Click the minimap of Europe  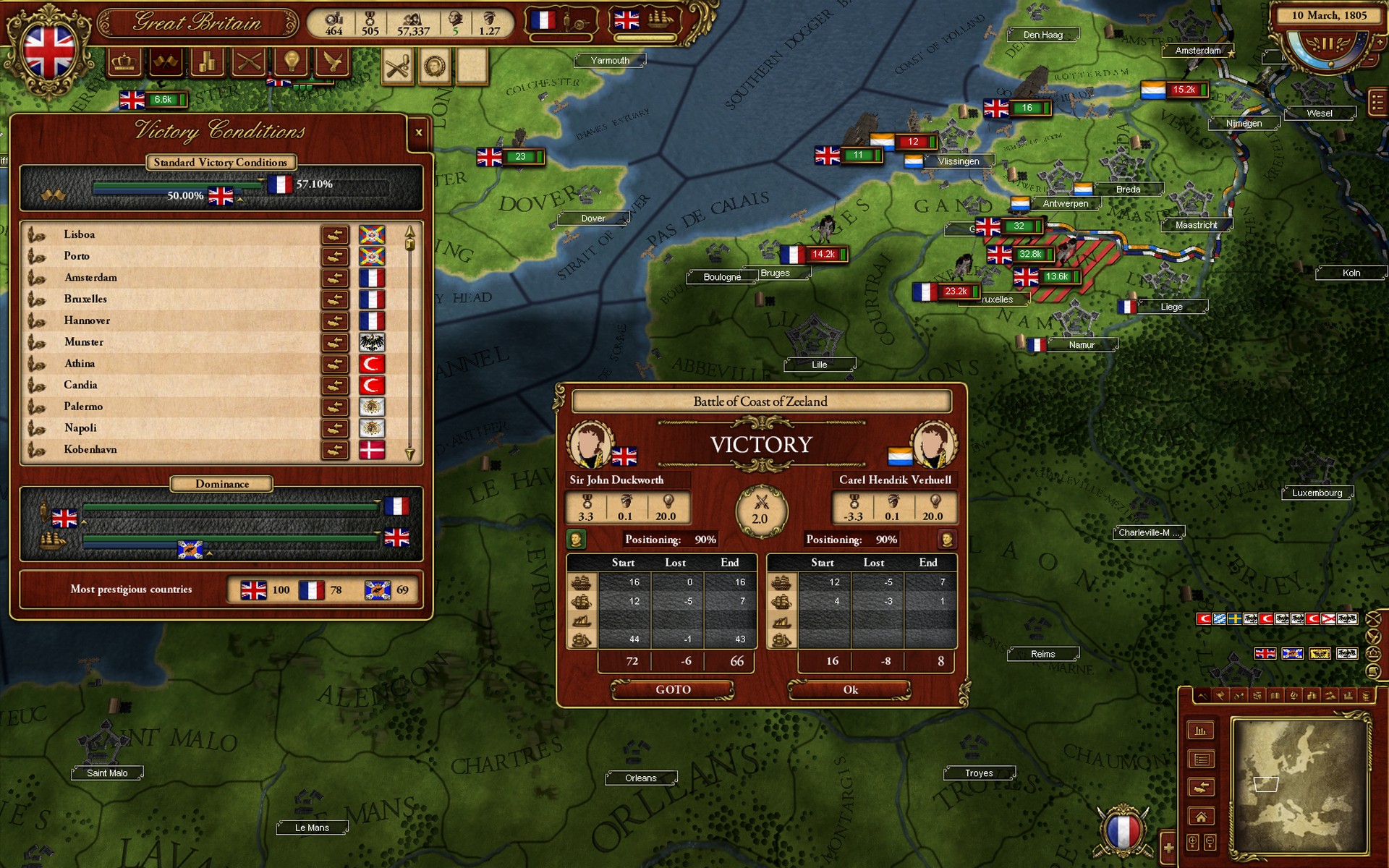tap(1299, 786)
